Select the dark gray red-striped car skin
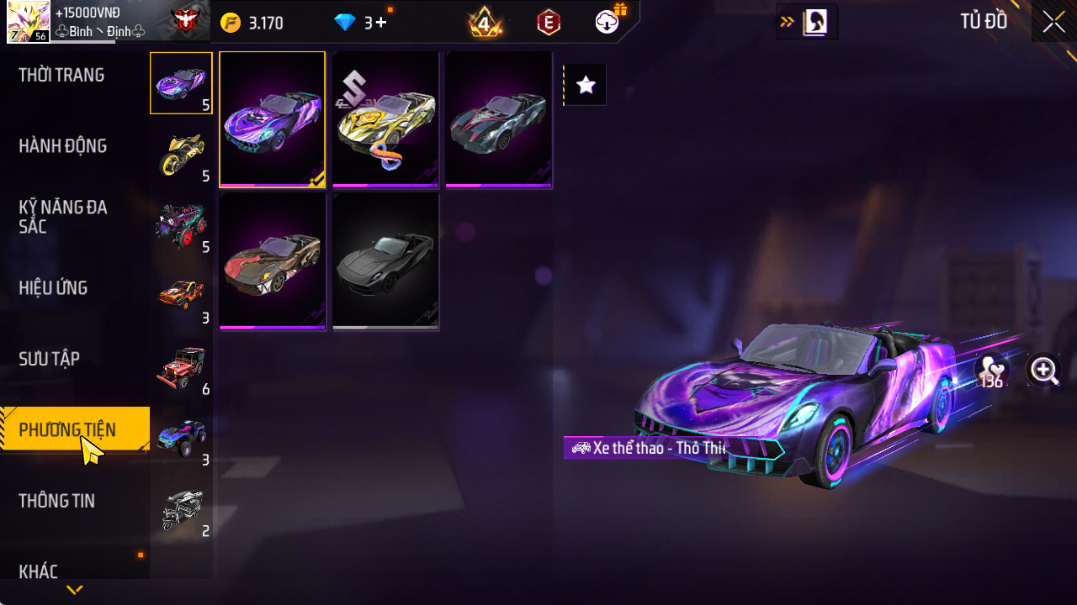This screenshot has width=1077, height=605. pos(498,119)
